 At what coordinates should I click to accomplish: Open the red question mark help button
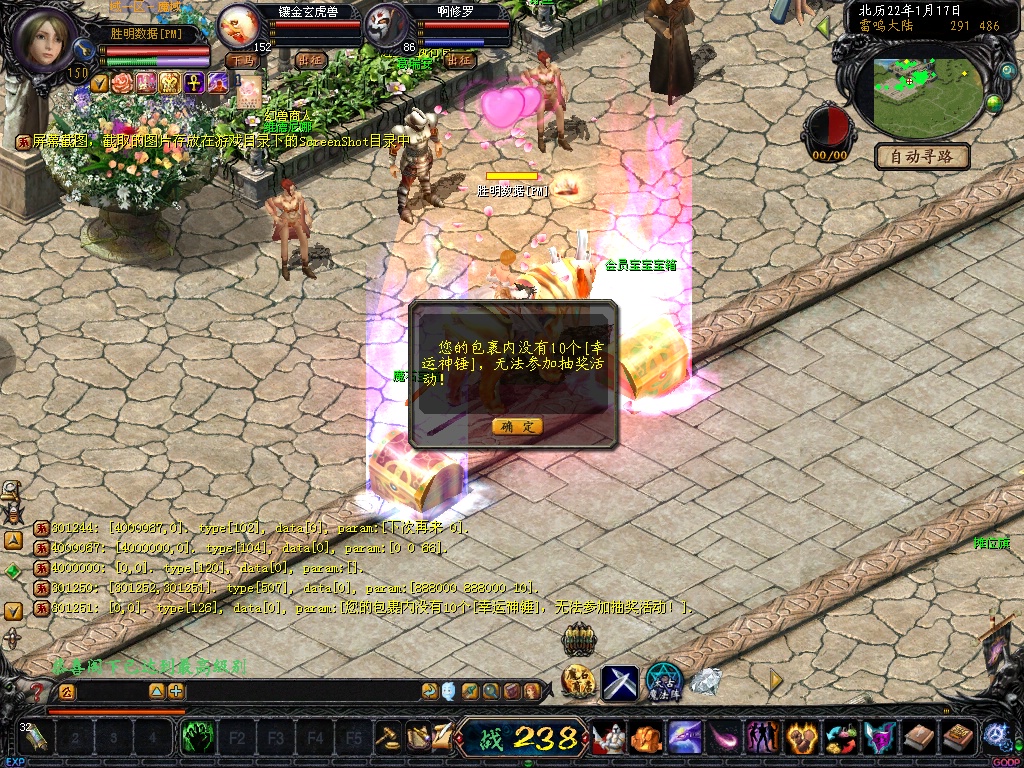(x=38, y=691)
